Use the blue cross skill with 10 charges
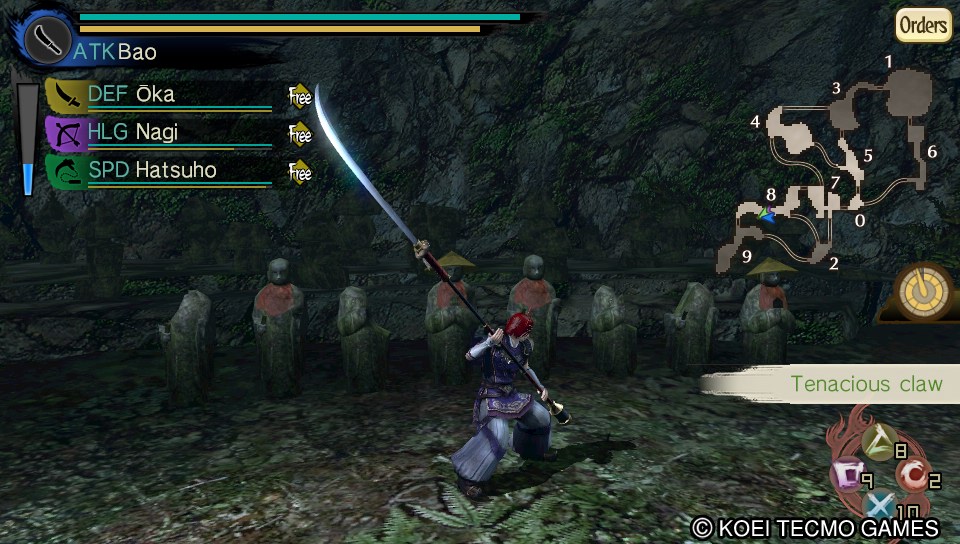Image resolution: width=960 pixels, height=544 pixels. point(880,506)
